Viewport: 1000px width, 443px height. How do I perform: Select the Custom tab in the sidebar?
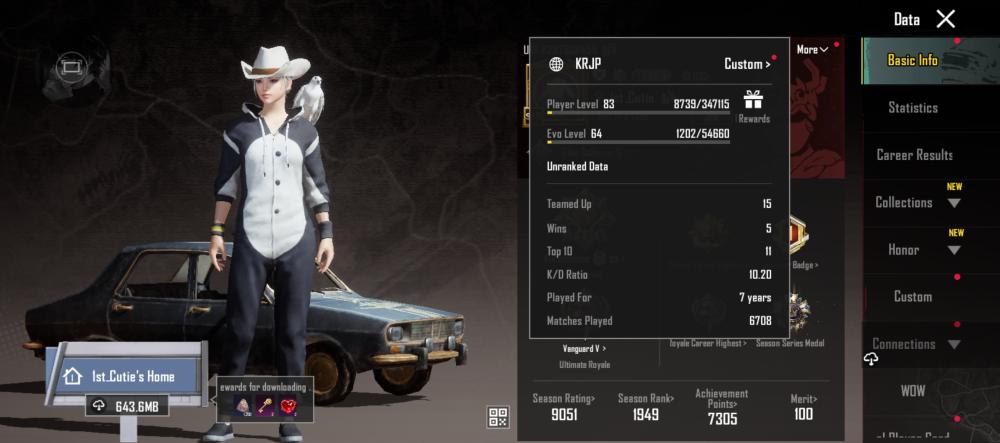point(913,296)
